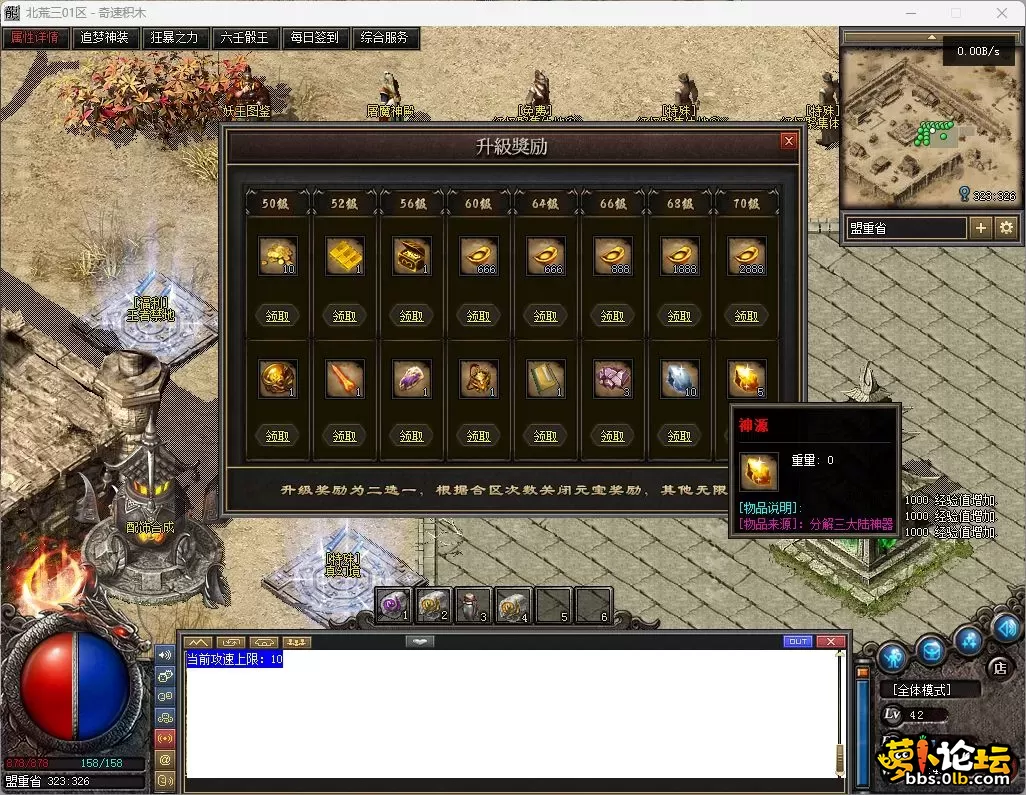Select the 52级 gold bars reward icon
Image resolution: width=1026 pixels, height=795 pixels.
pos(345,256)
